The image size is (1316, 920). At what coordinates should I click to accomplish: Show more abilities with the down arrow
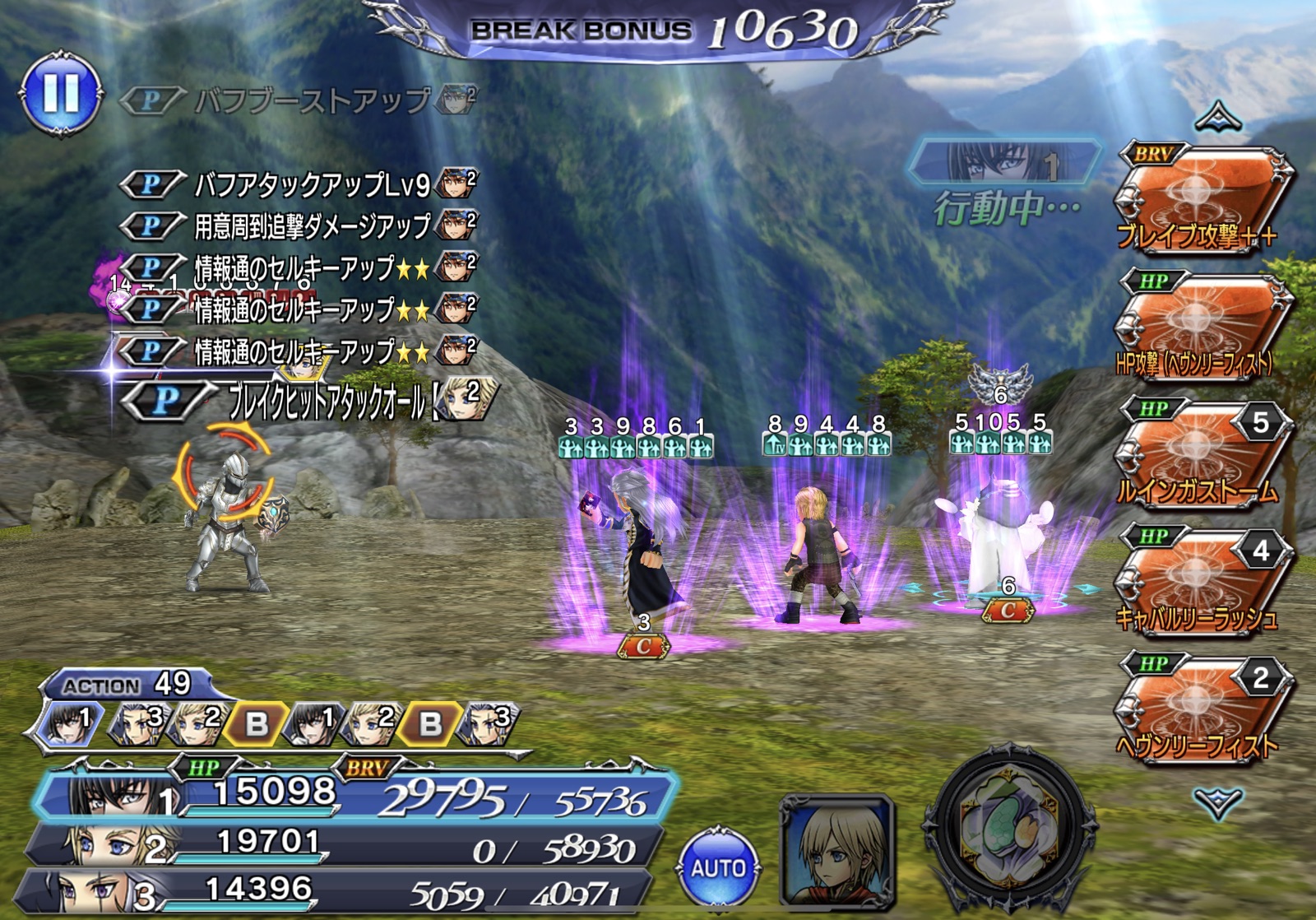pos(1218,801)
